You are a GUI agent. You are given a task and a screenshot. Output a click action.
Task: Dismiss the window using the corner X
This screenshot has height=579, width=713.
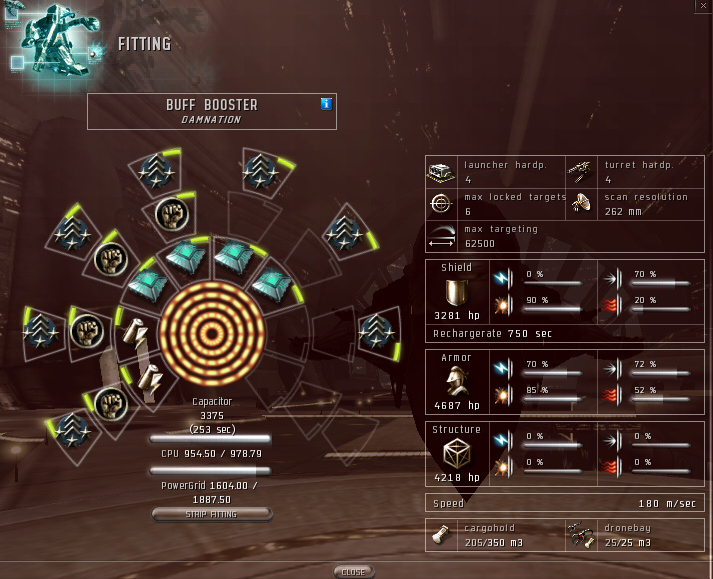703,6
